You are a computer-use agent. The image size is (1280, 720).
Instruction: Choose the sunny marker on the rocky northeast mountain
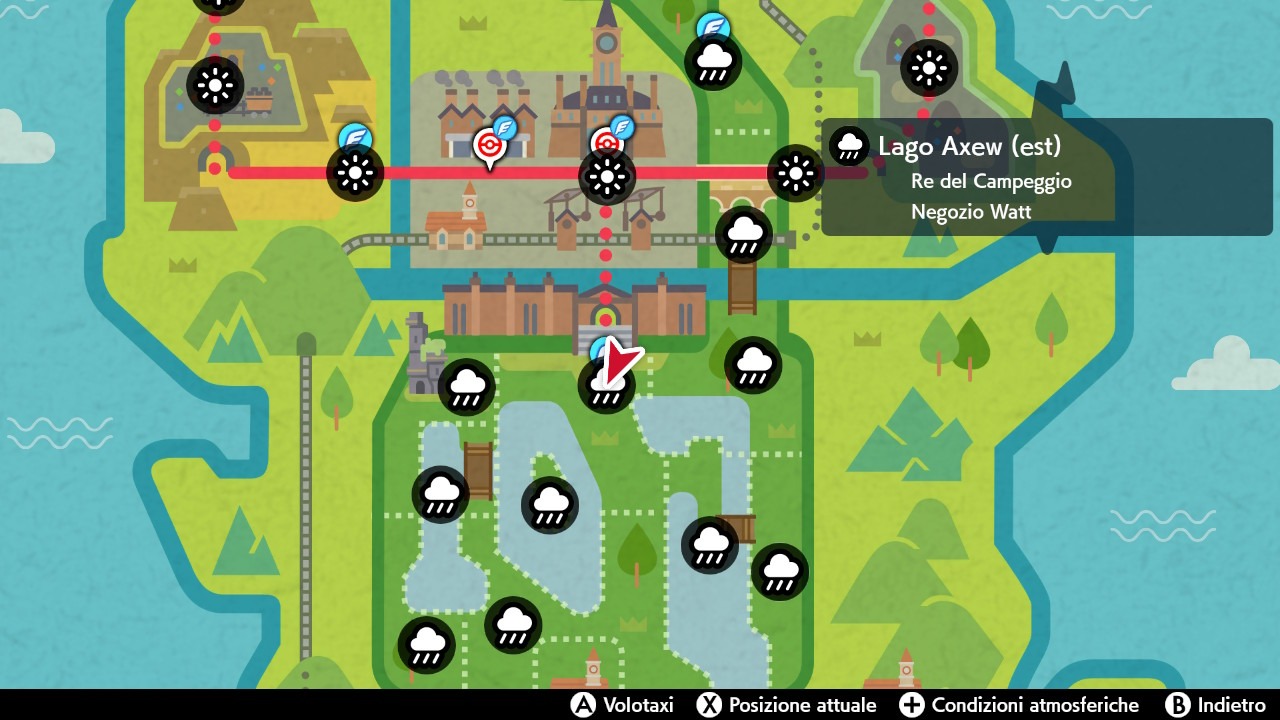click(x=929, y=68)
